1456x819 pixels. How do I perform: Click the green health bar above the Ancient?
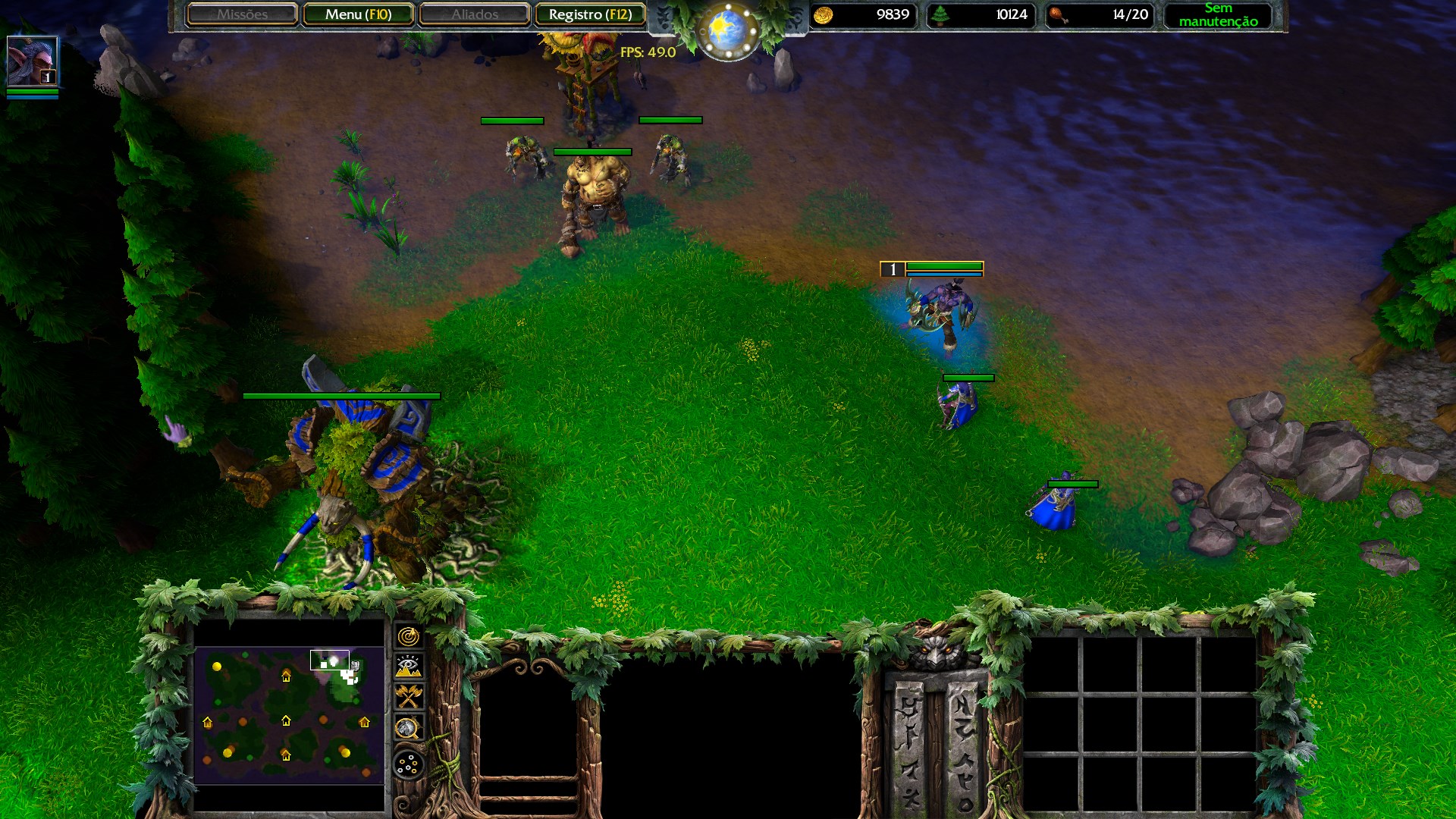point(342,396)
